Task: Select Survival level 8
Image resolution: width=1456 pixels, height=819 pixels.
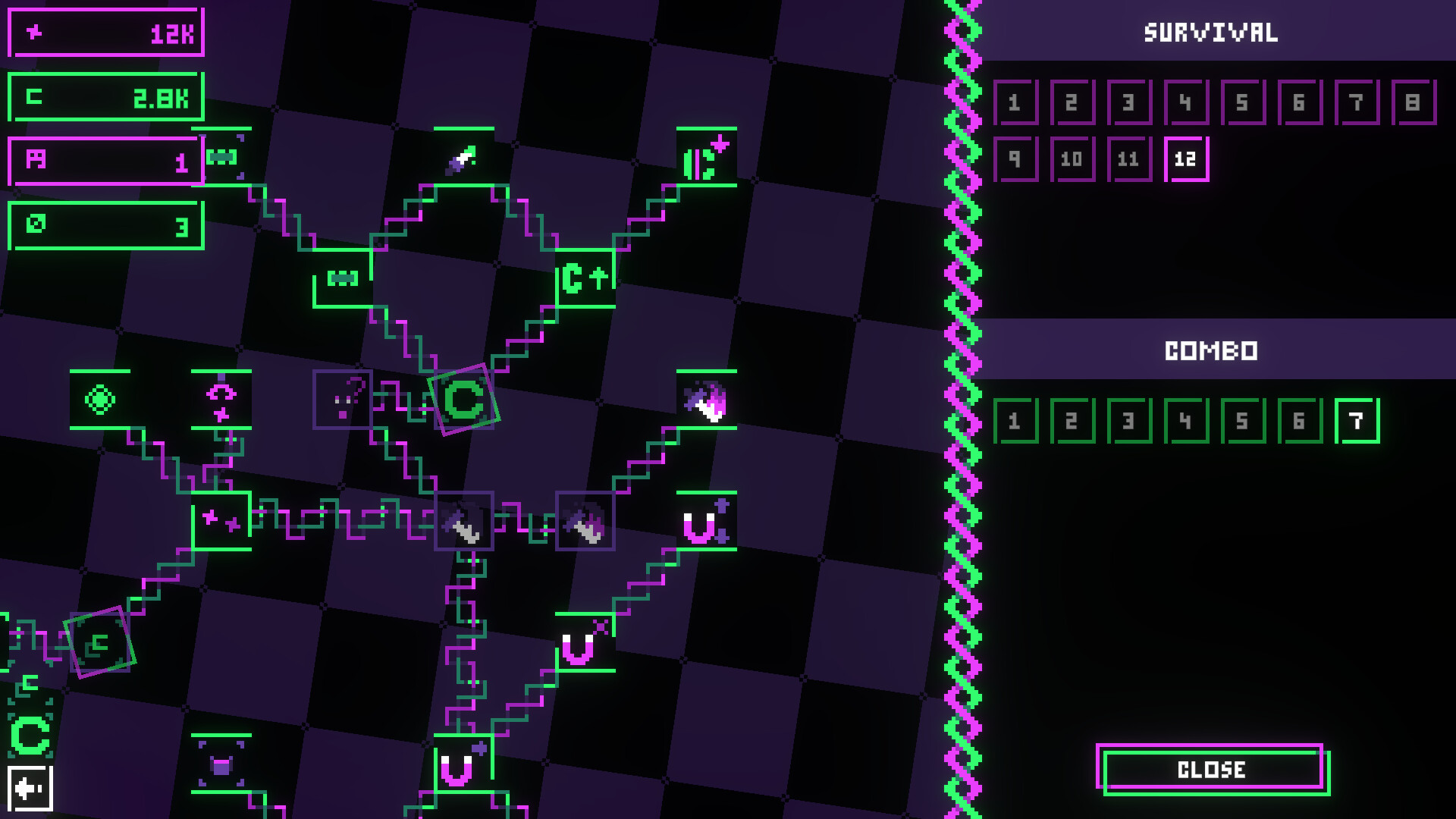Action: click(x=1415, y=102)
